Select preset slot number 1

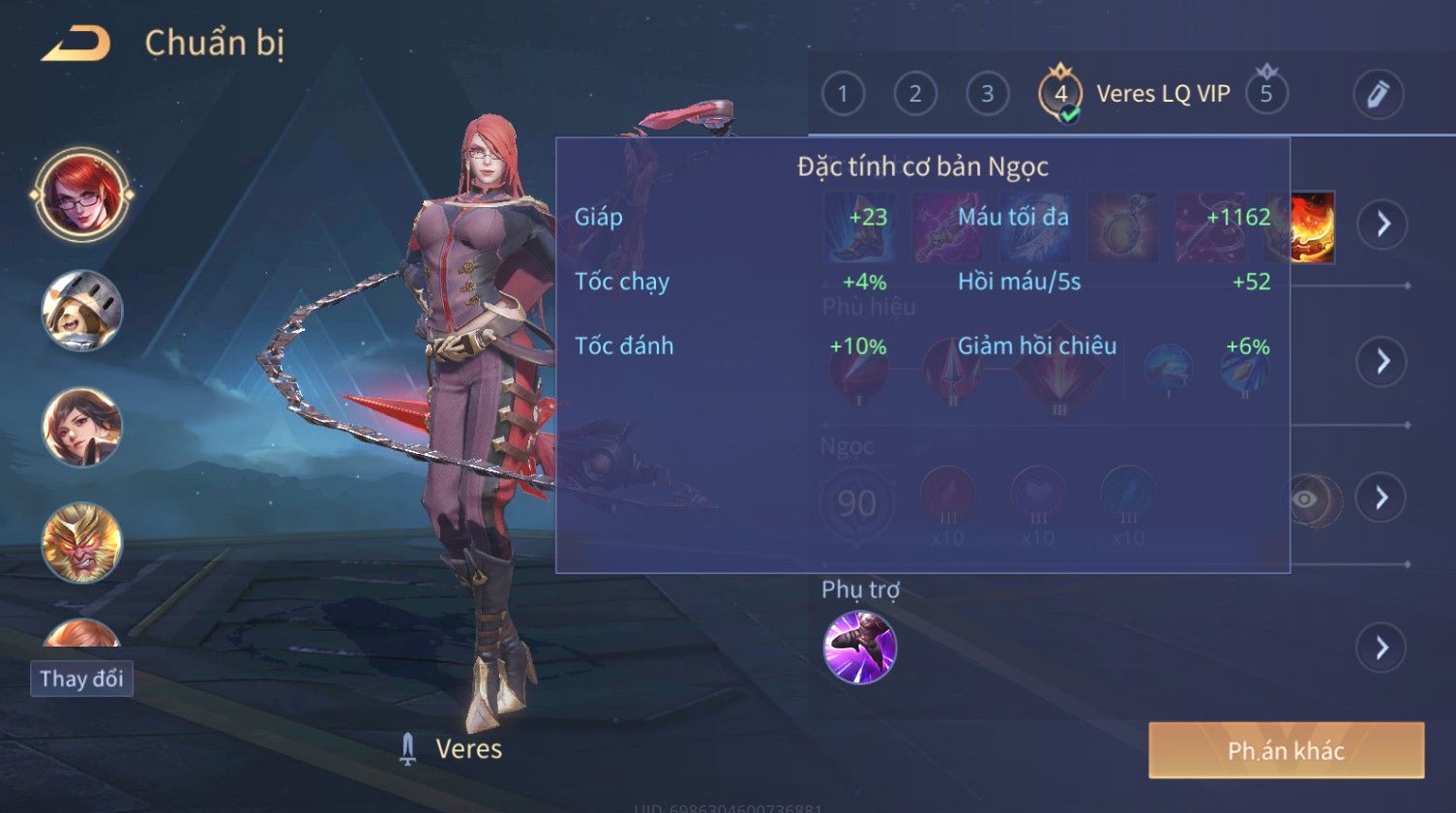[x=843, y=94]
